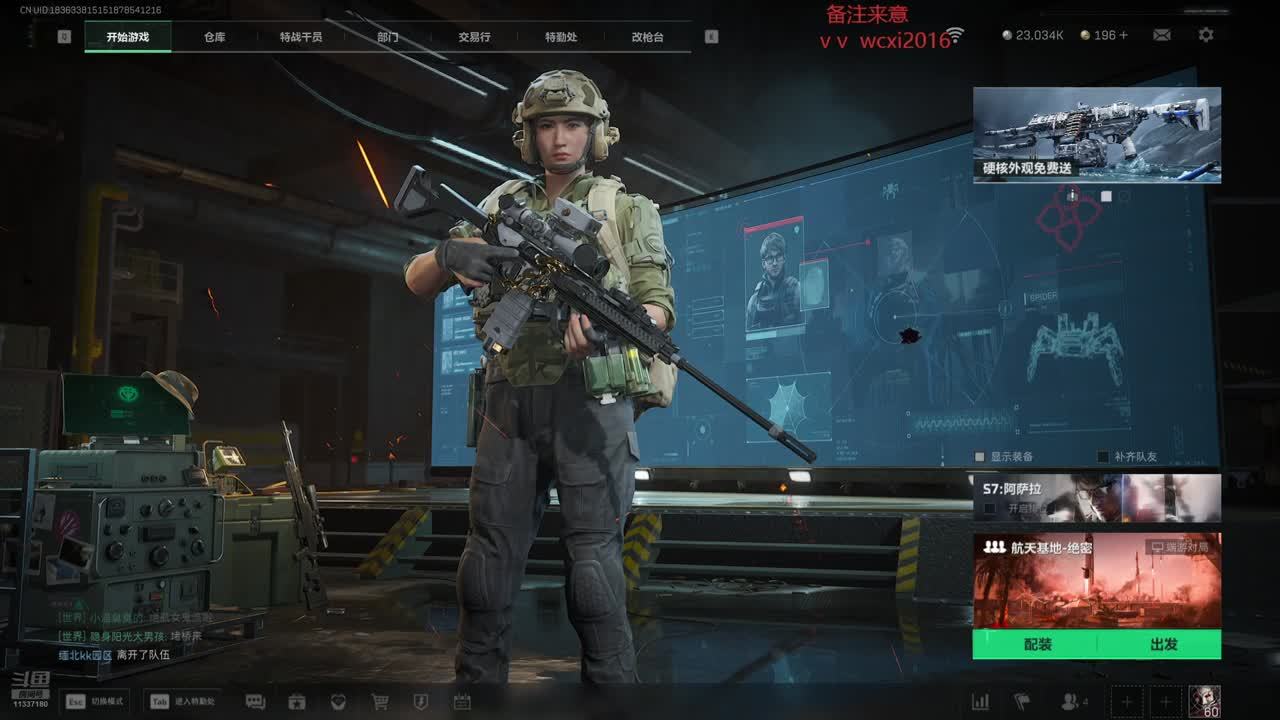Select the 部门 department tab
The image size is (1280, 720).
pos(388,37)
